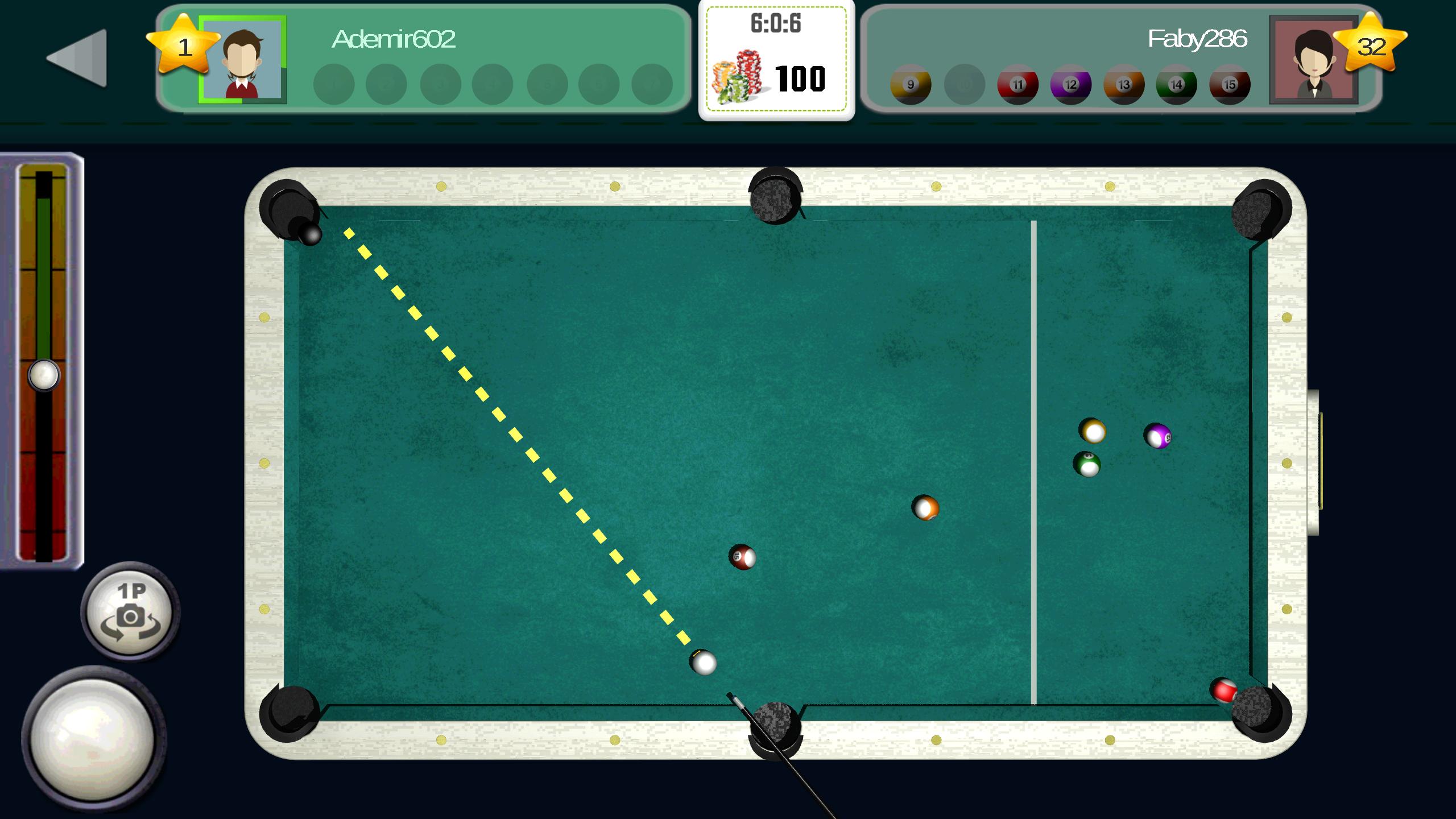Select the maroon 15-ball icon

[x=1230, y=84]
